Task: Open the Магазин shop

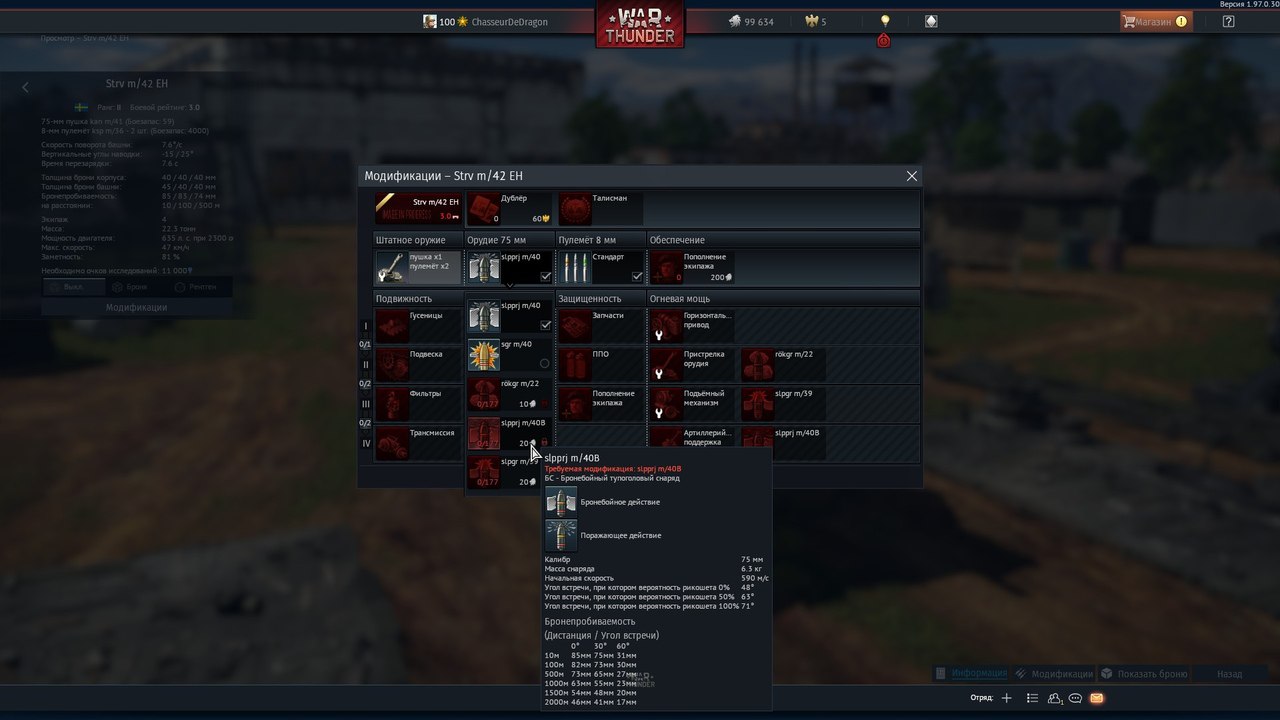Action: (x=1155, y=21)
